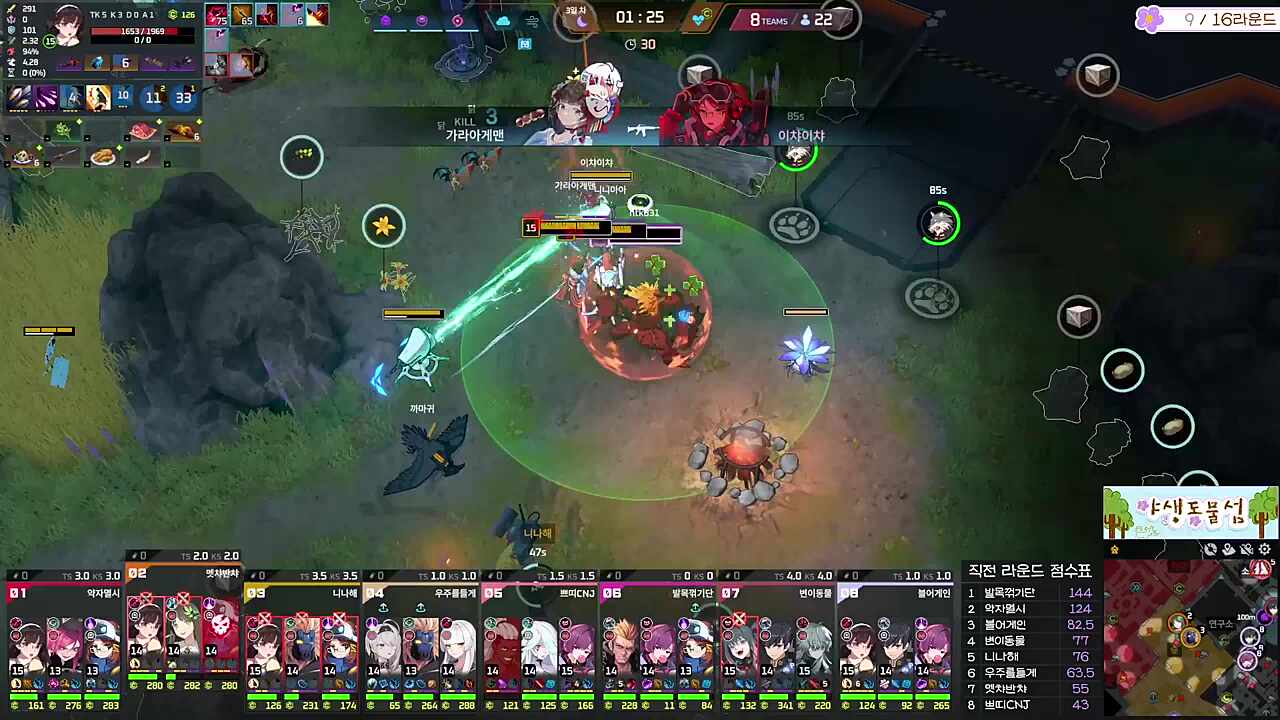
Task: Click the cooked skewer food icon
Action: (183, 131)
